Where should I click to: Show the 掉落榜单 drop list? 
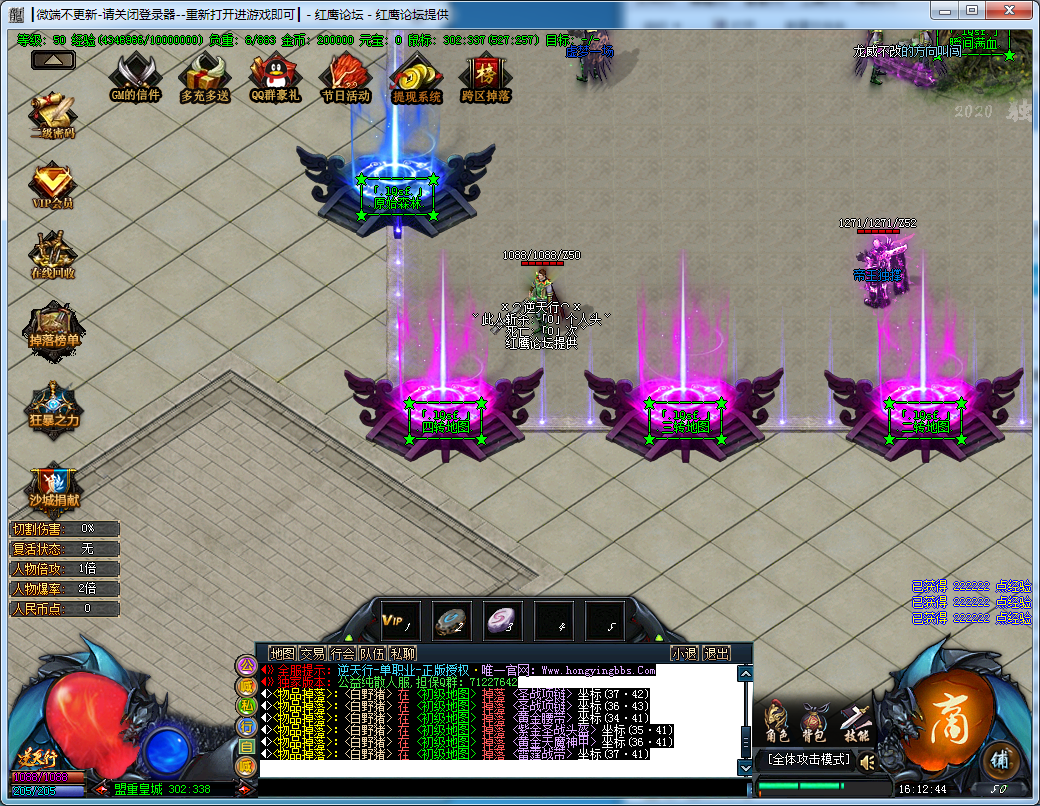(x=53, y=325)
